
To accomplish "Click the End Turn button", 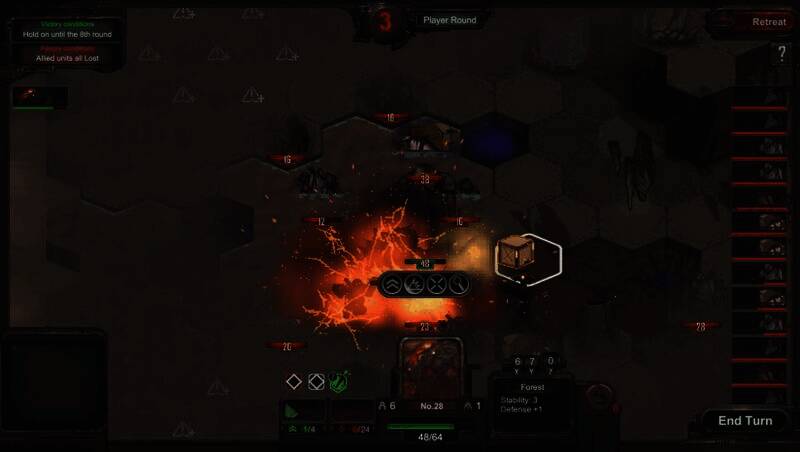I will click(745, 421).
